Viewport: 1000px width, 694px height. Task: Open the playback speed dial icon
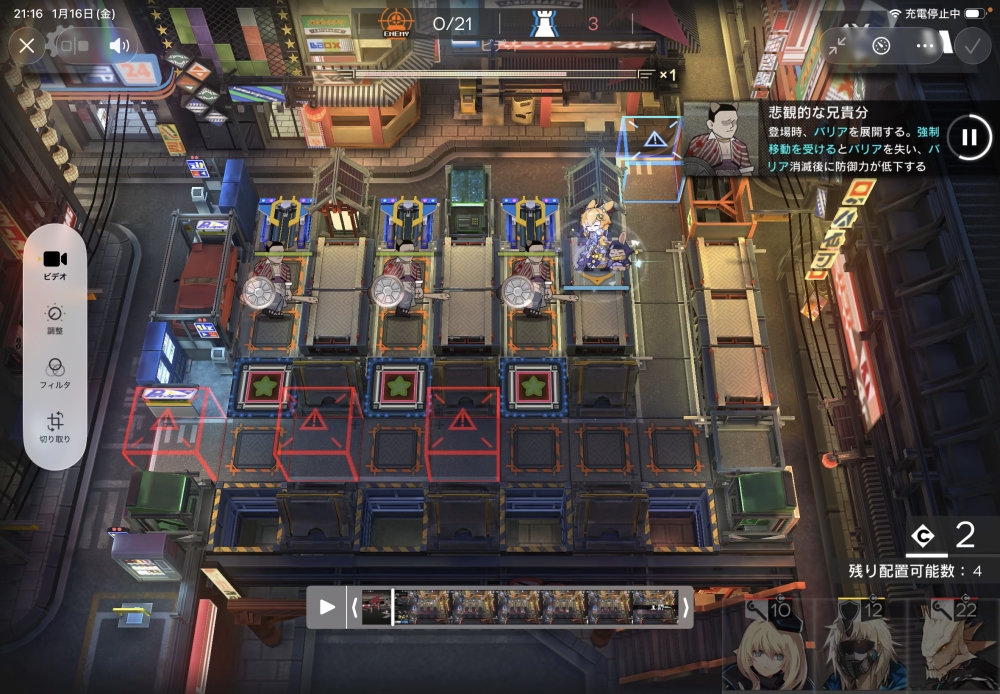point(881,46)
